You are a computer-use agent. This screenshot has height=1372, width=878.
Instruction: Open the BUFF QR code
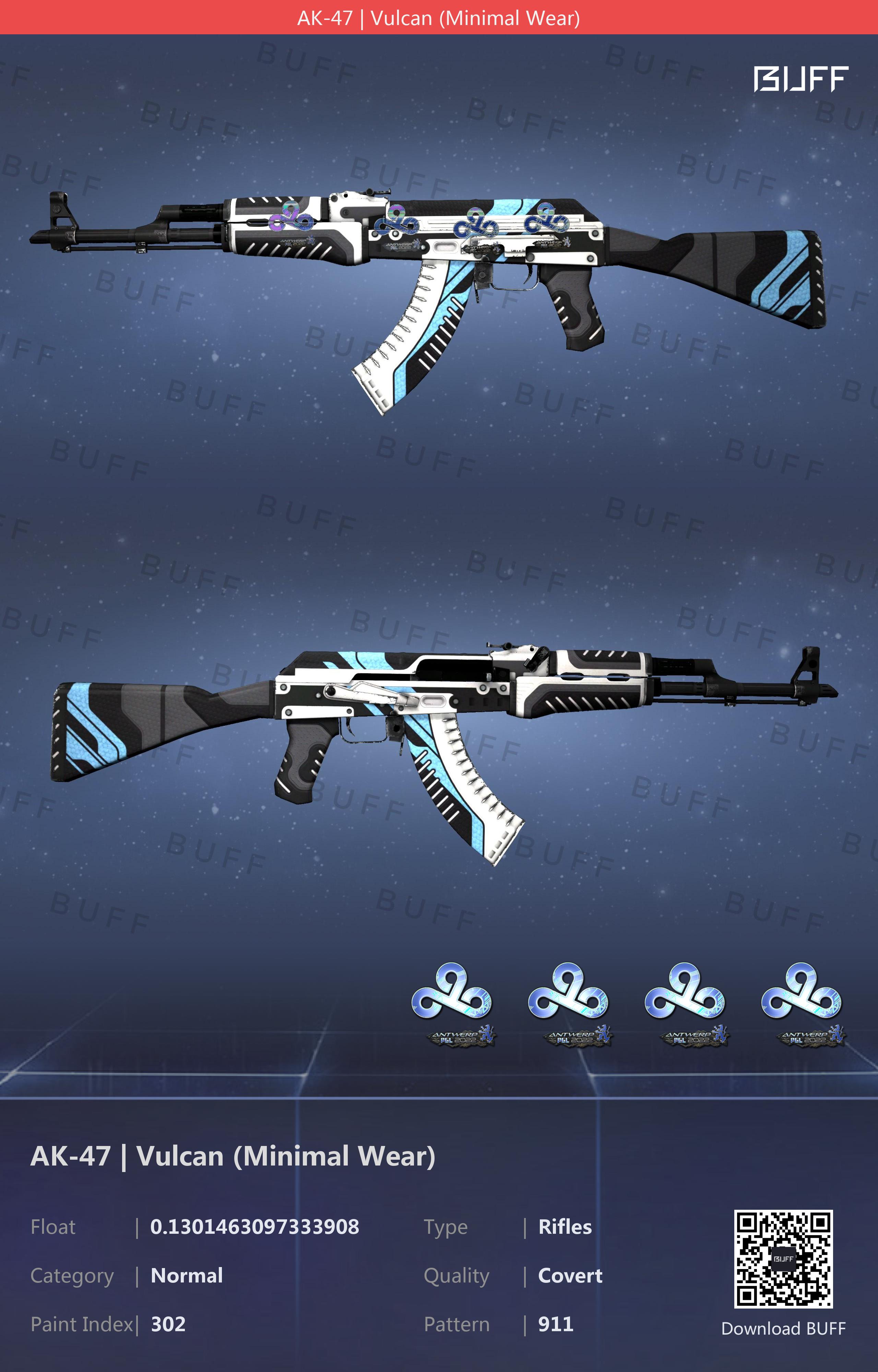[x=783, y=1258]
